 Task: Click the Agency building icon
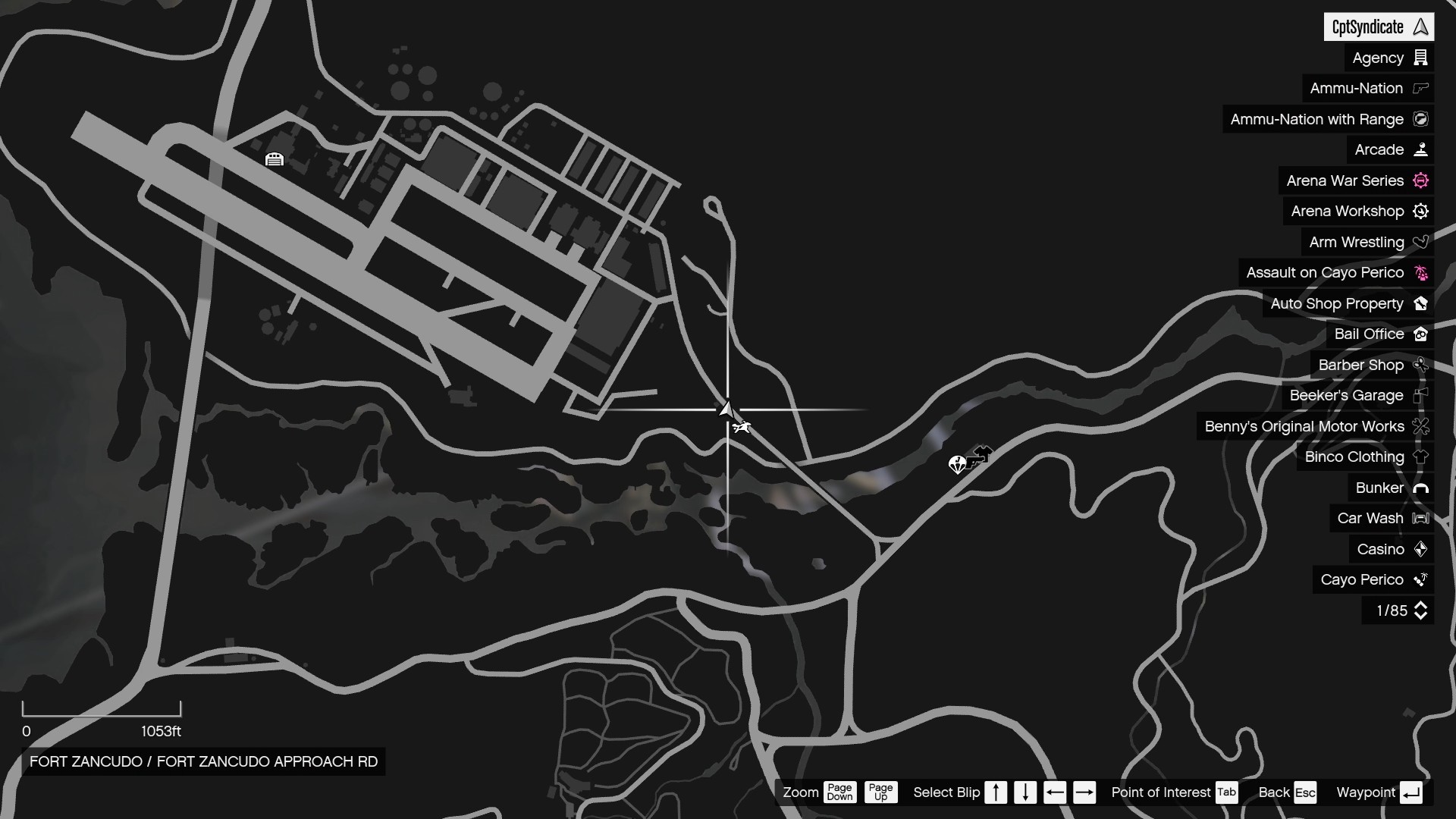1420,58
